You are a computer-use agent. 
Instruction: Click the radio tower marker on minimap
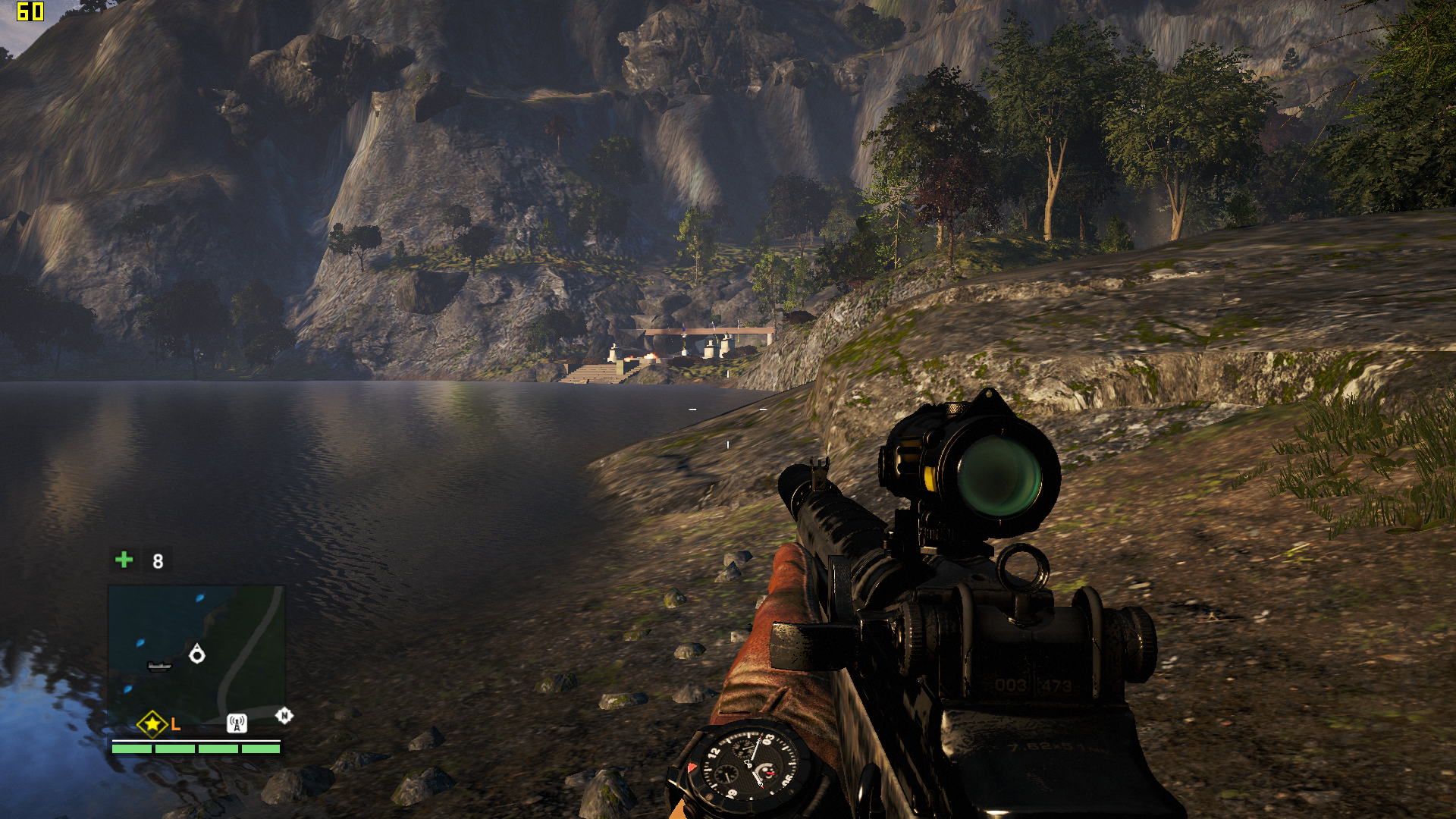click(x=237, y=724)
